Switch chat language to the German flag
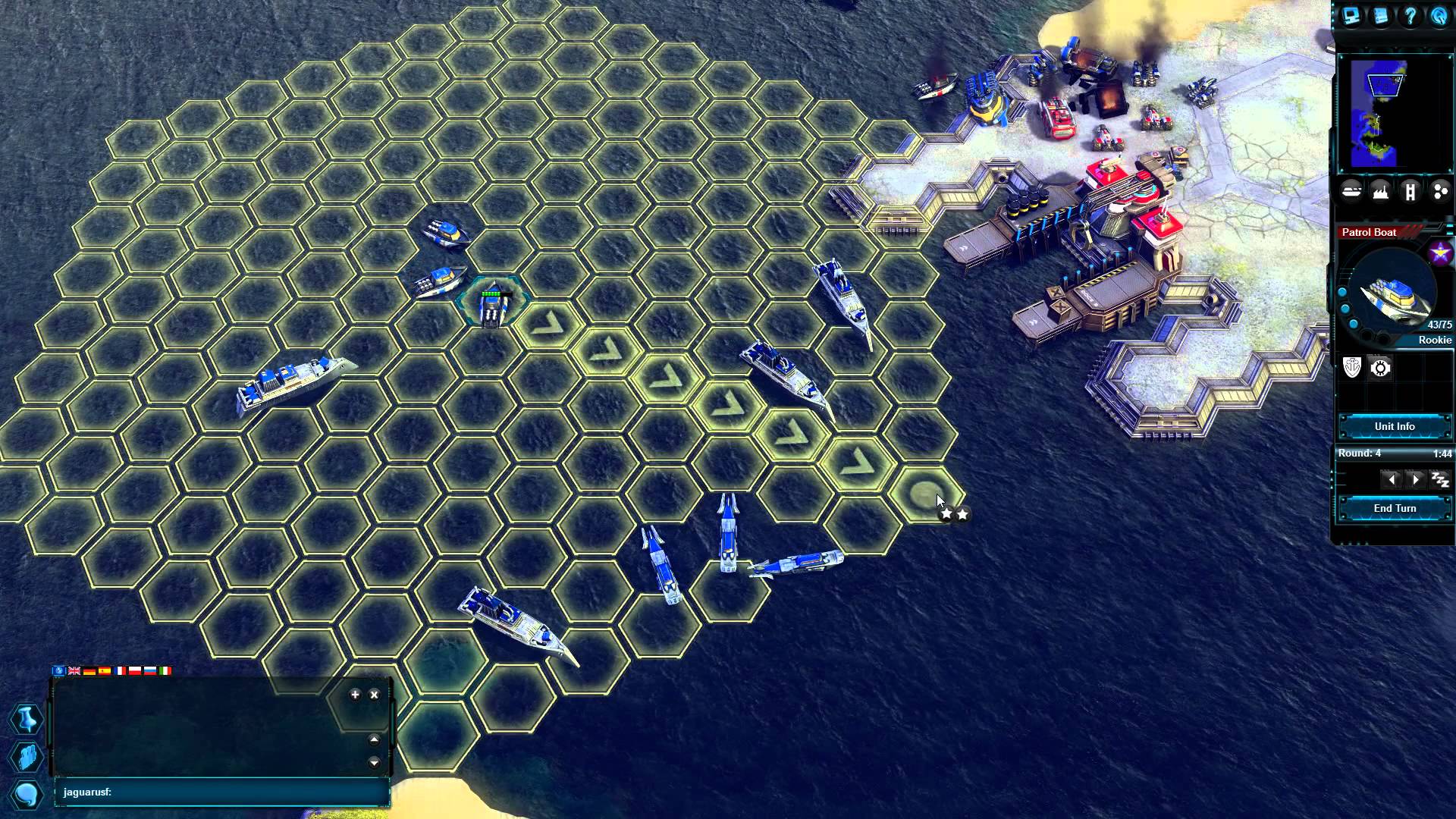1456x819 pixels. point(89,671)
